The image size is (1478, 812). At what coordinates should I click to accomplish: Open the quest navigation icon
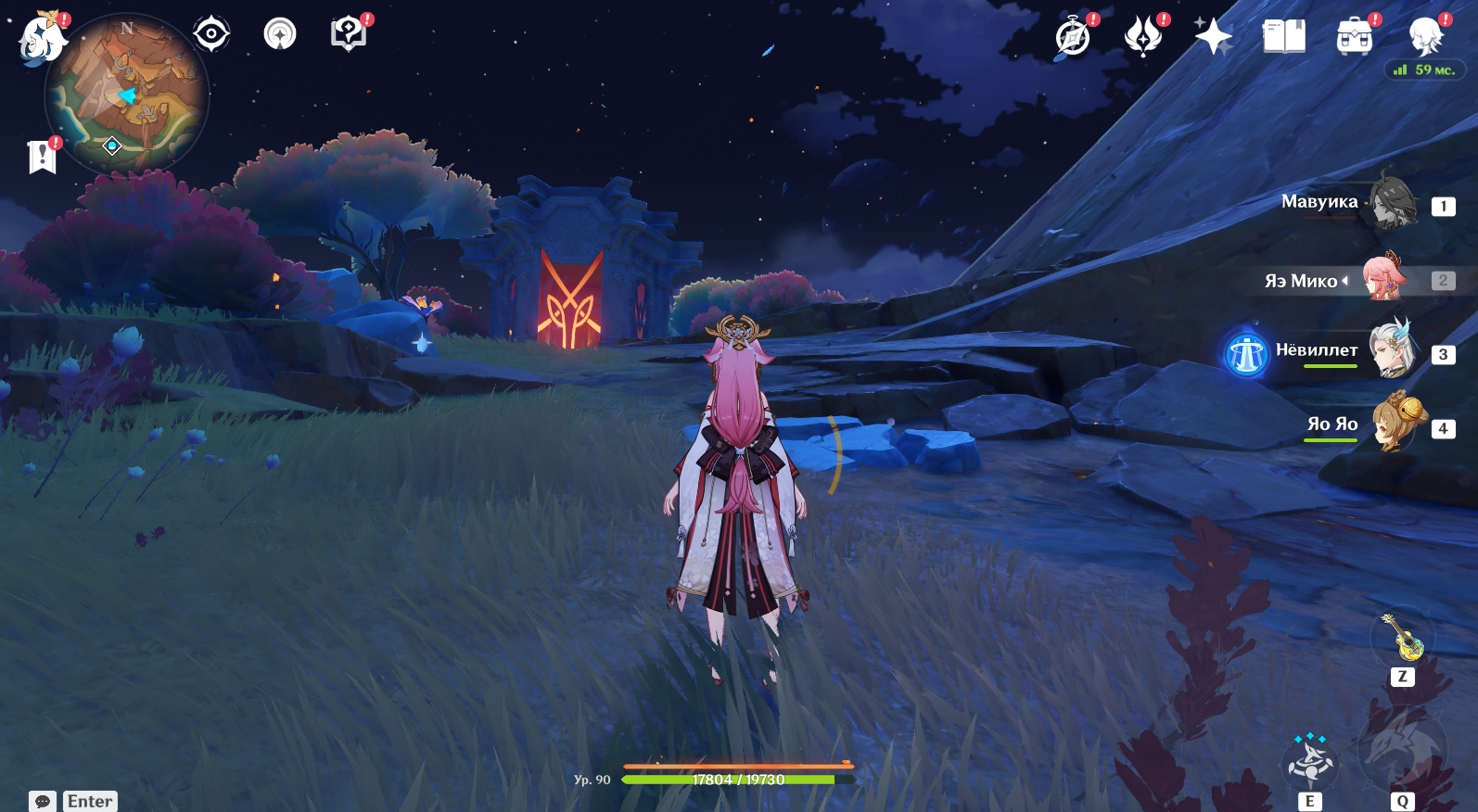pyautogui.click(x=280, y=34)
